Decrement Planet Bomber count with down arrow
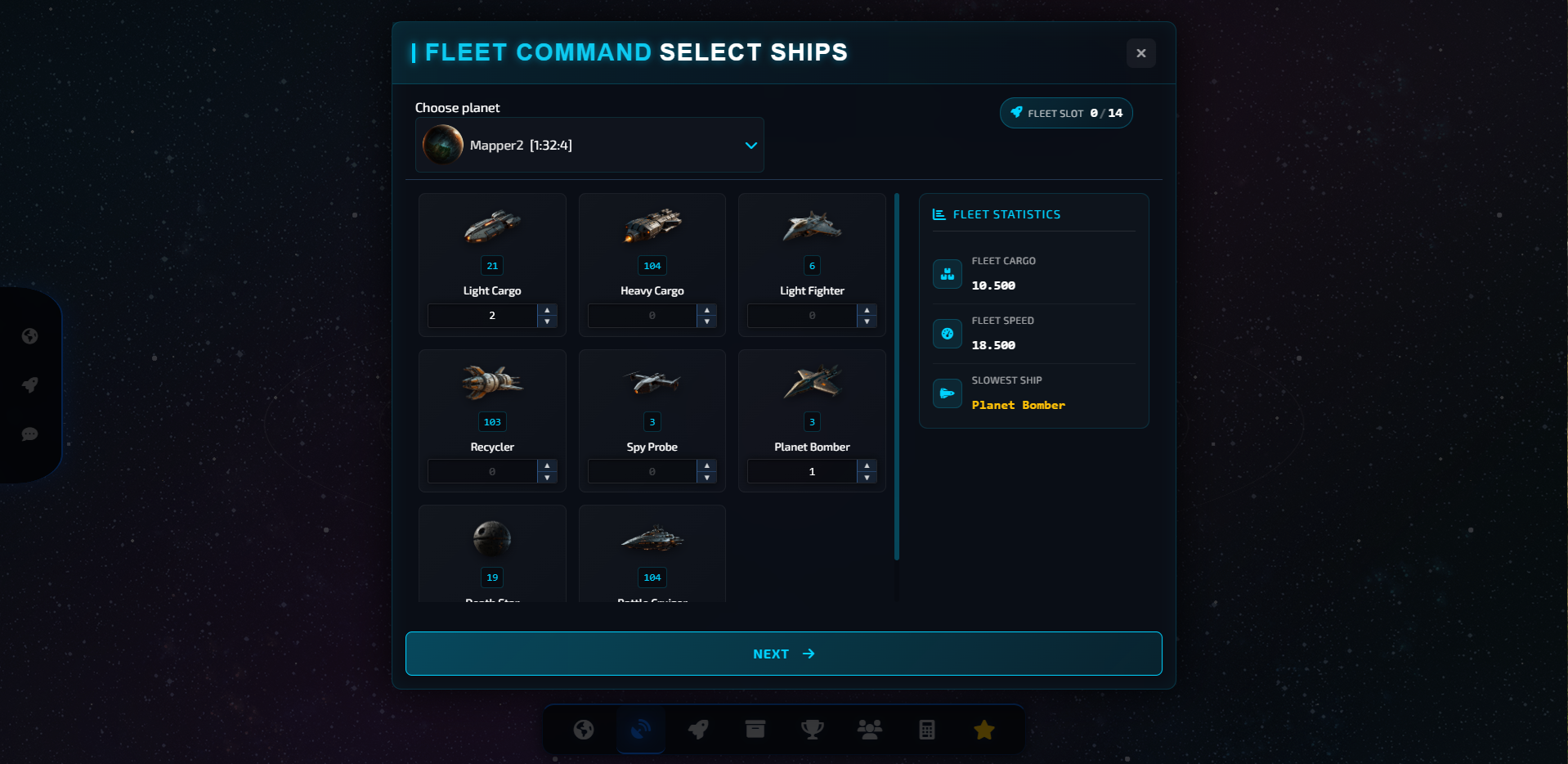 coord(866,476)
